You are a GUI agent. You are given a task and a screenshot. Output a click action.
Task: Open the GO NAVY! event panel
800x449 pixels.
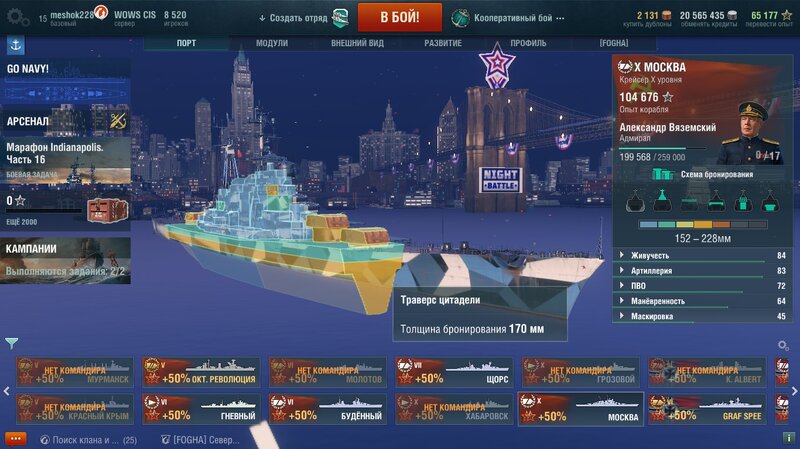[x=65, y=70]
